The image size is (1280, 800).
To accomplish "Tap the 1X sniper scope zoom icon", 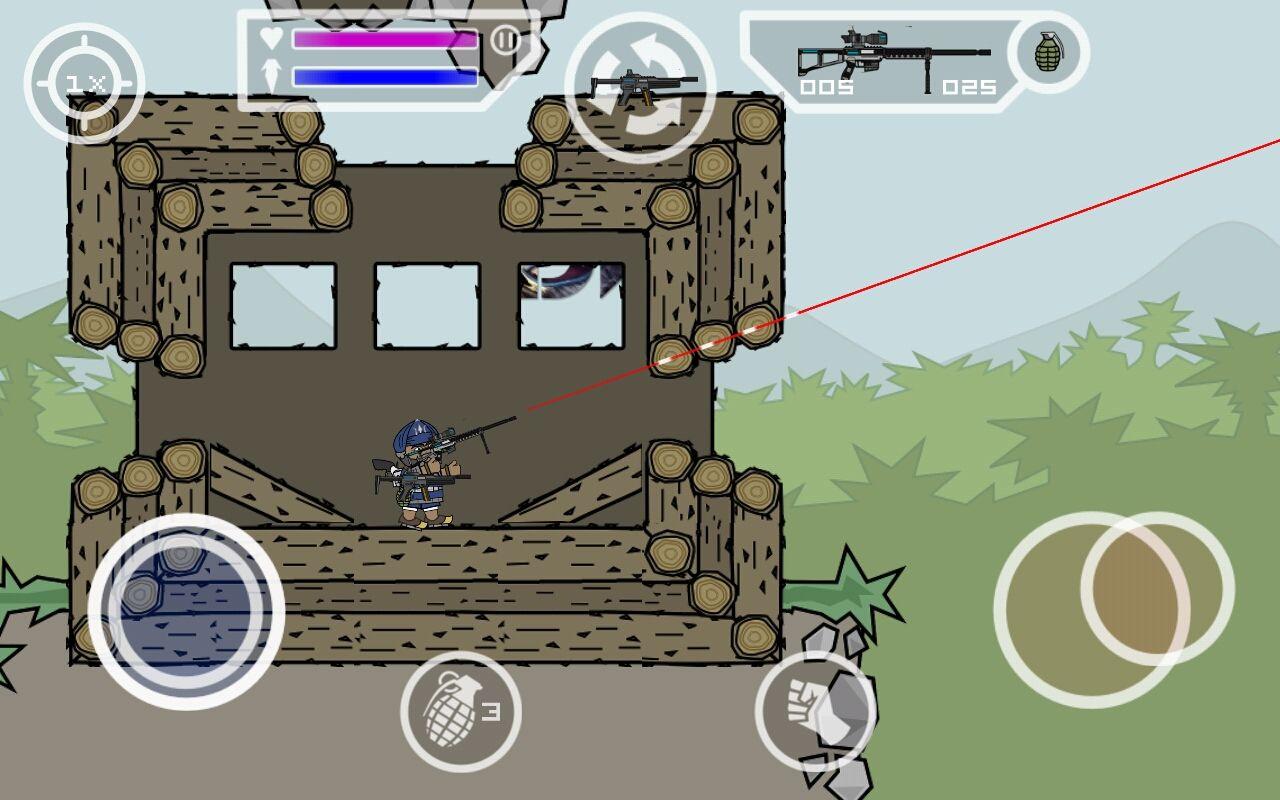I will point(83,82).
